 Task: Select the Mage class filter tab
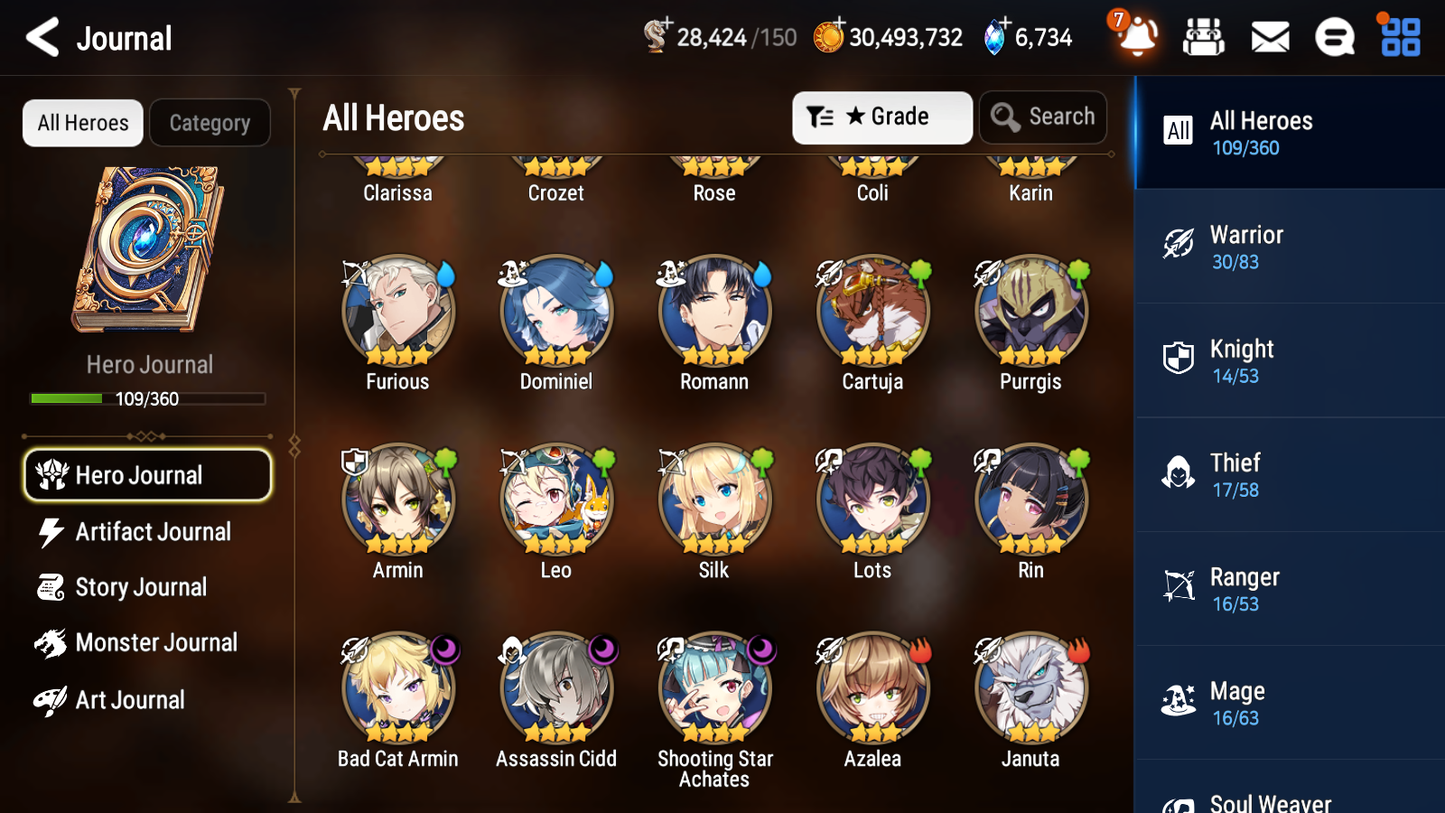coord(1289,702)
